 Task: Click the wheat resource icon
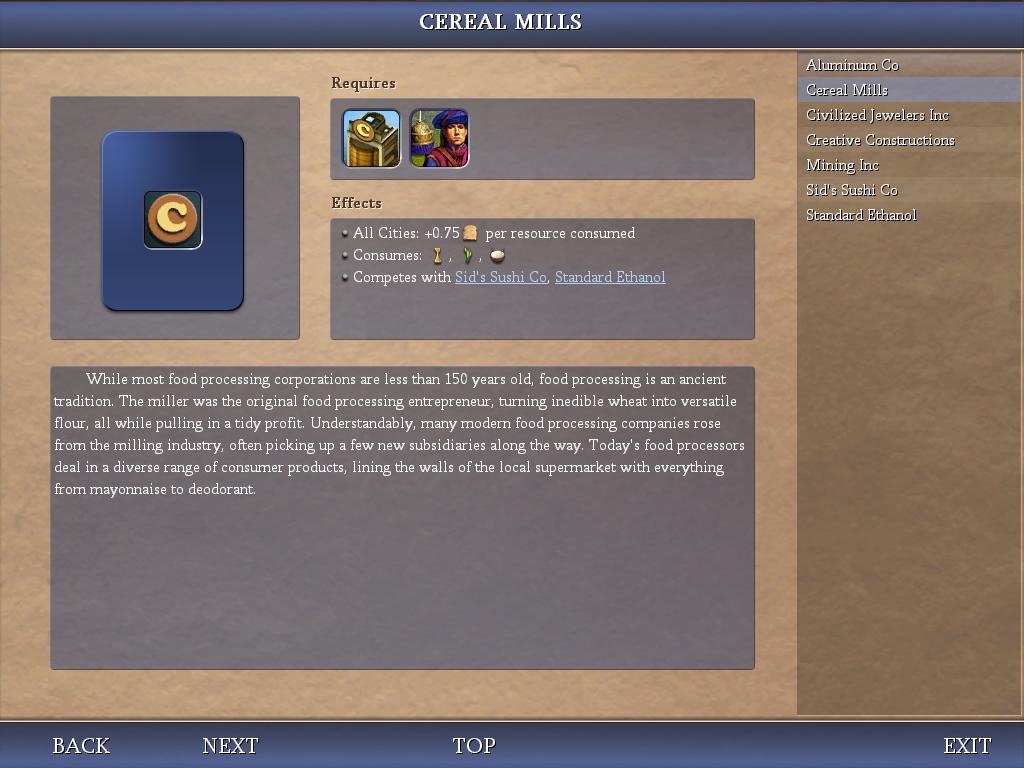point(437,256)
